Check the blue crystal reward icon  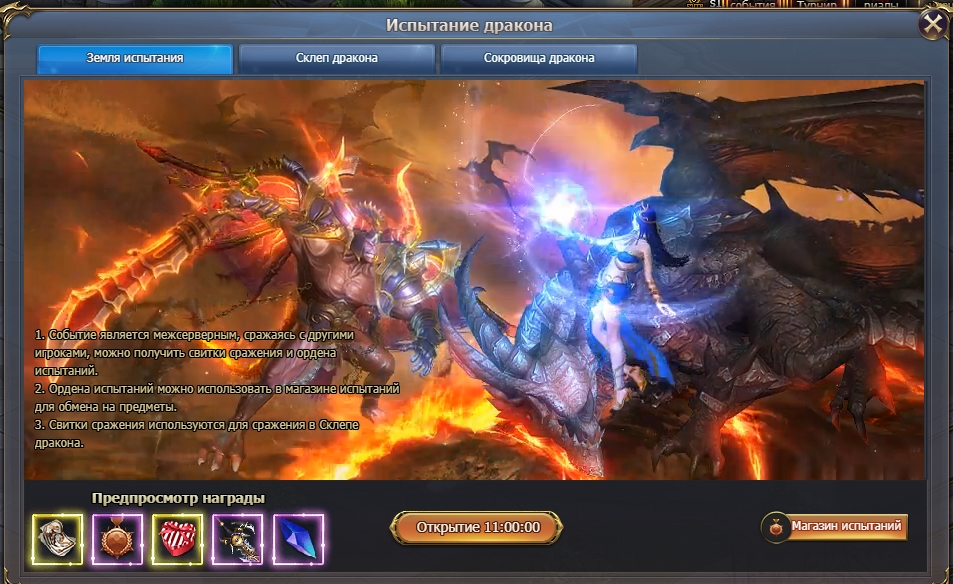coord(298,539)
